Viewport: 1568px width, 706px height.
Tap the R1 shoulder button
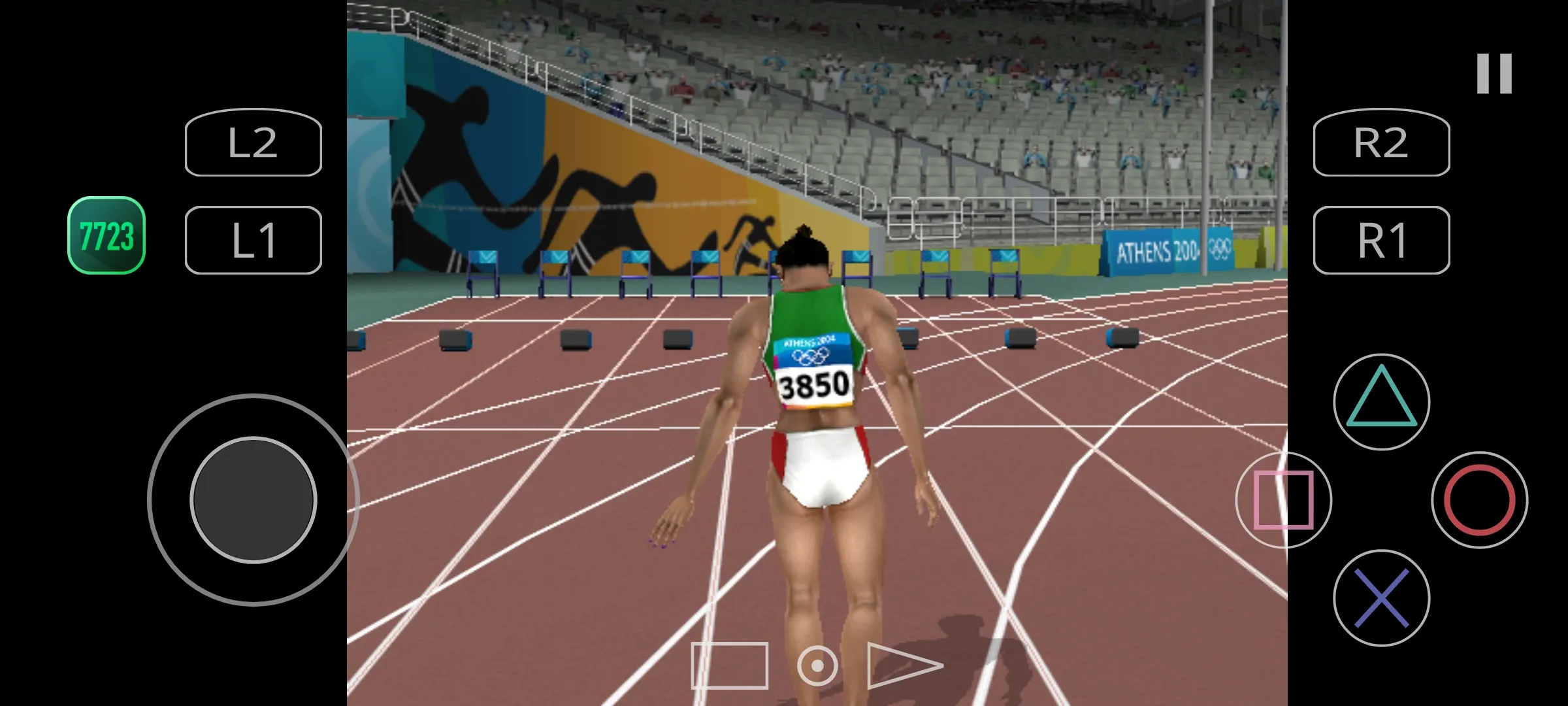tap(1381, 240)
